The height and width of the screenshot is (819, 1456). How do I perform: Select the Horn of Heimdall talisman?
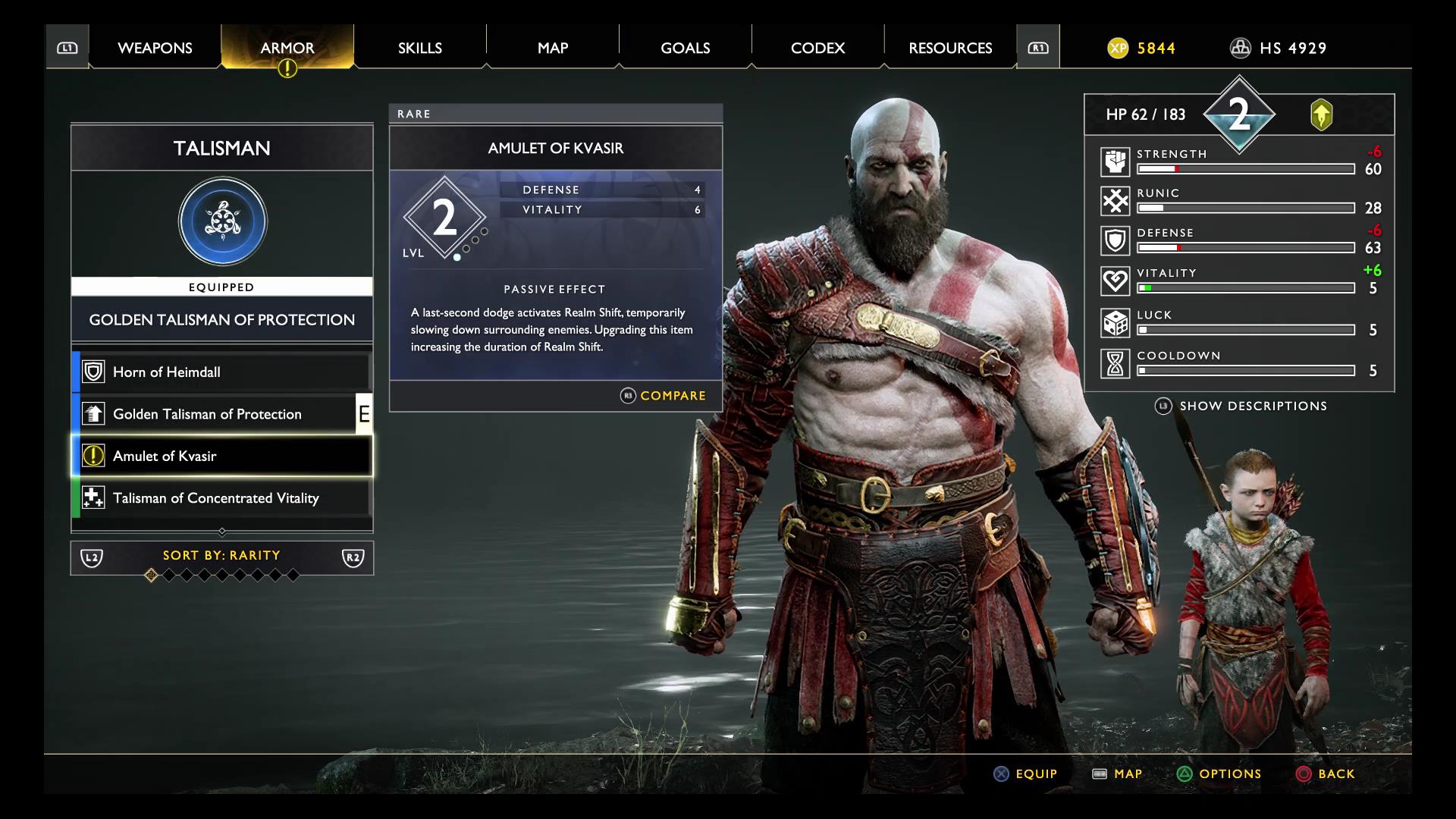221,372
